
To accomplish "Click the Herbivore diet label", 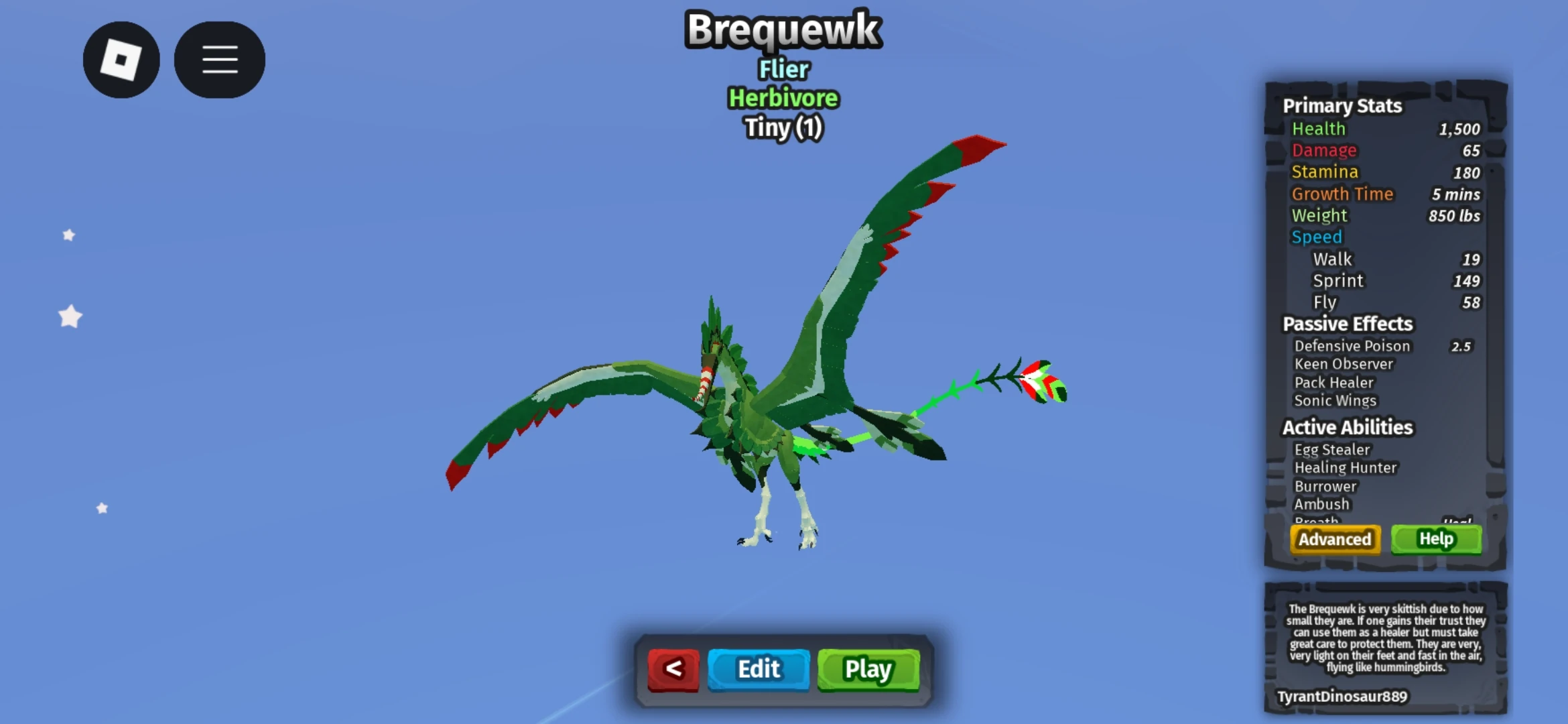I will (782, 98).
